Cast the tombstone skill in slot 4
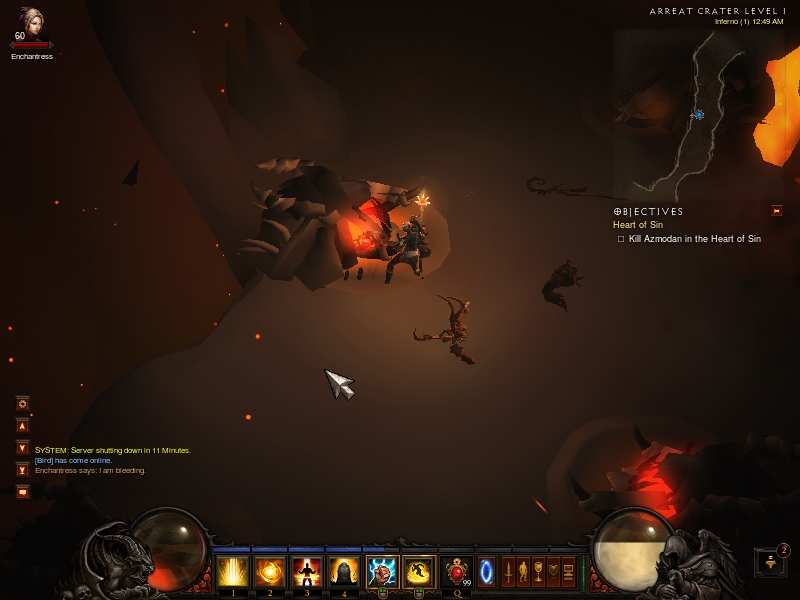 coord(344,573)
